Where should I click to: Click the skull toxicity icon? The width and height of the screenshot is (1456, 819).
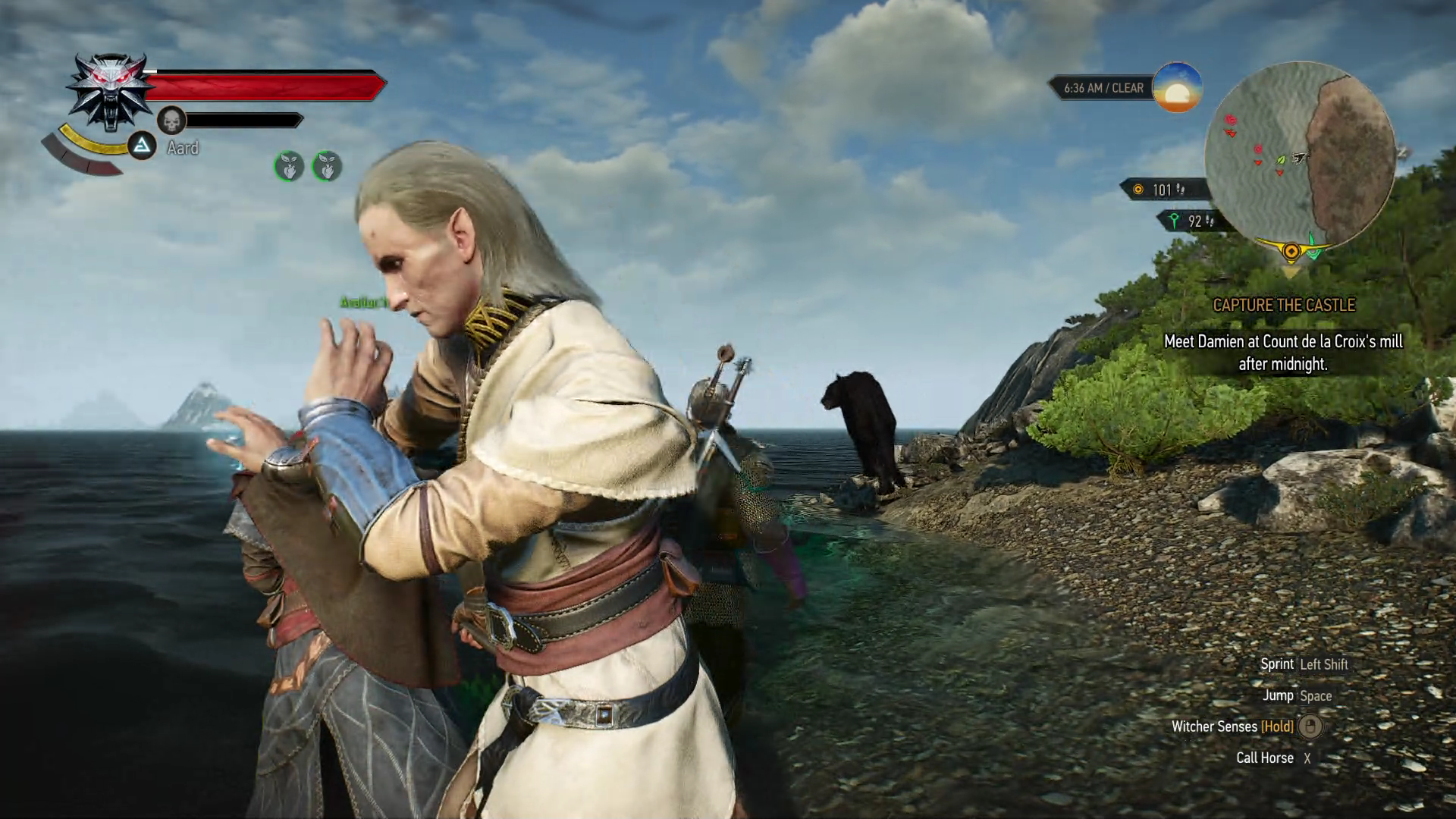point(172,120)
